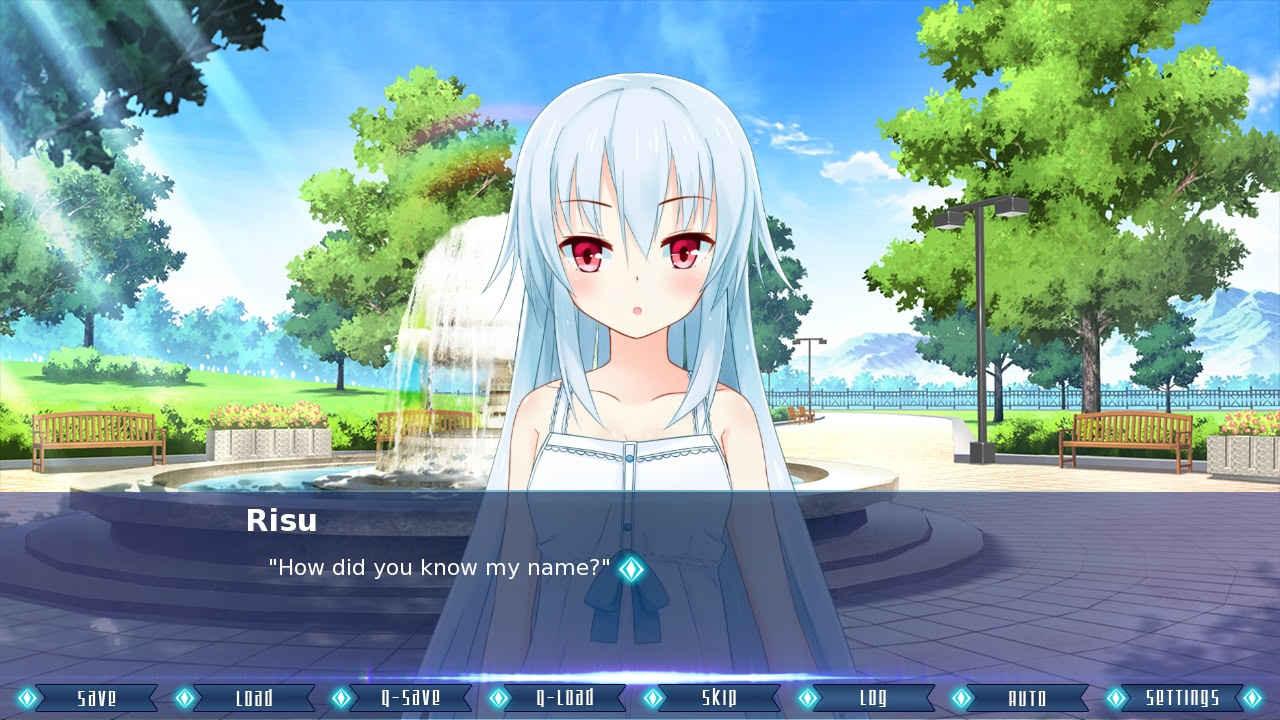Image resolution: width=1280 pixels, height=720 pixels.
Task: Click the diamond continue indicator after dialogue
Action: point(630,569)
